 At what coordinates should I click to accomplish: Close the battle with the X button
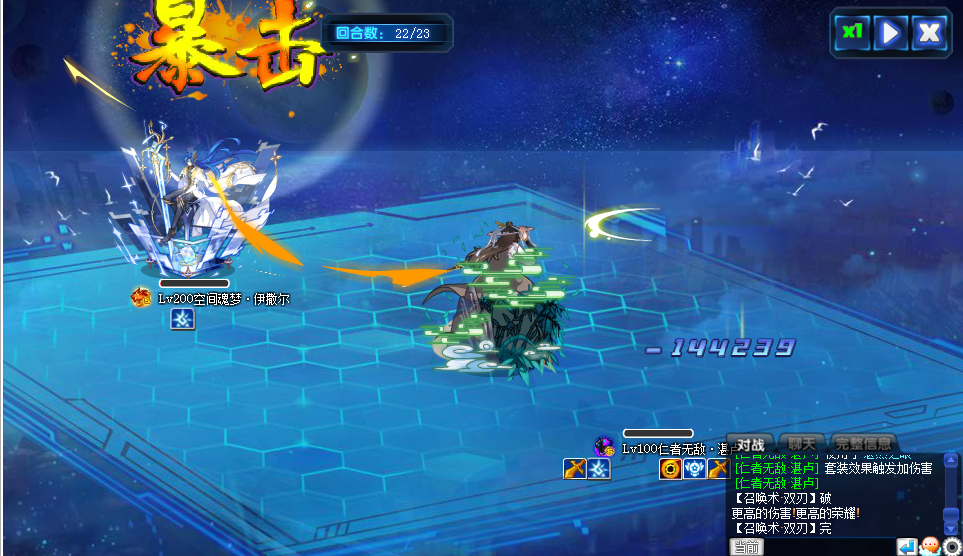point(929,33)
